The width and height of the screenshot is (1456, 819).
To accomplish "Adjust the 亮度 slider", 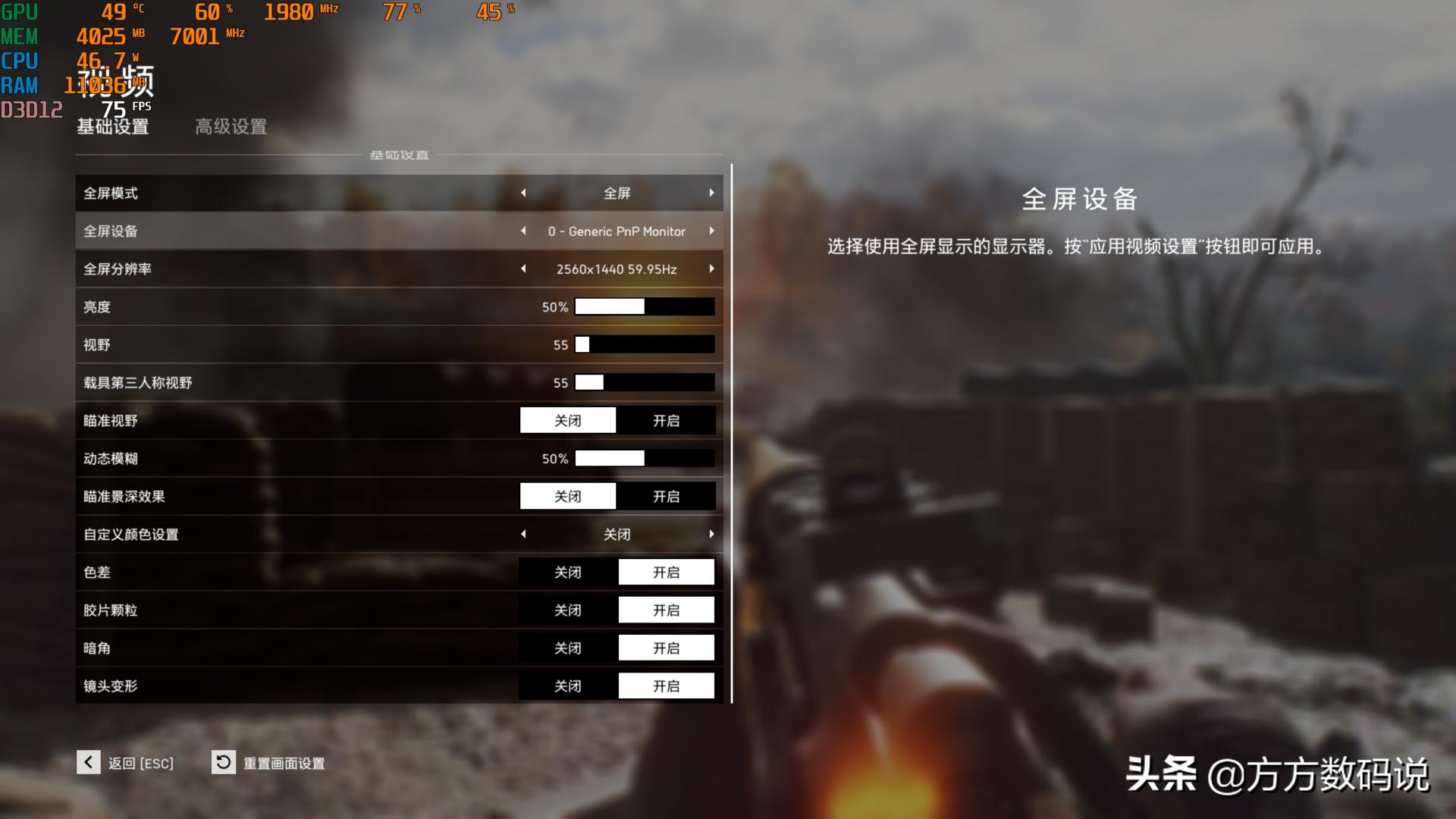I will click(645, 306).
